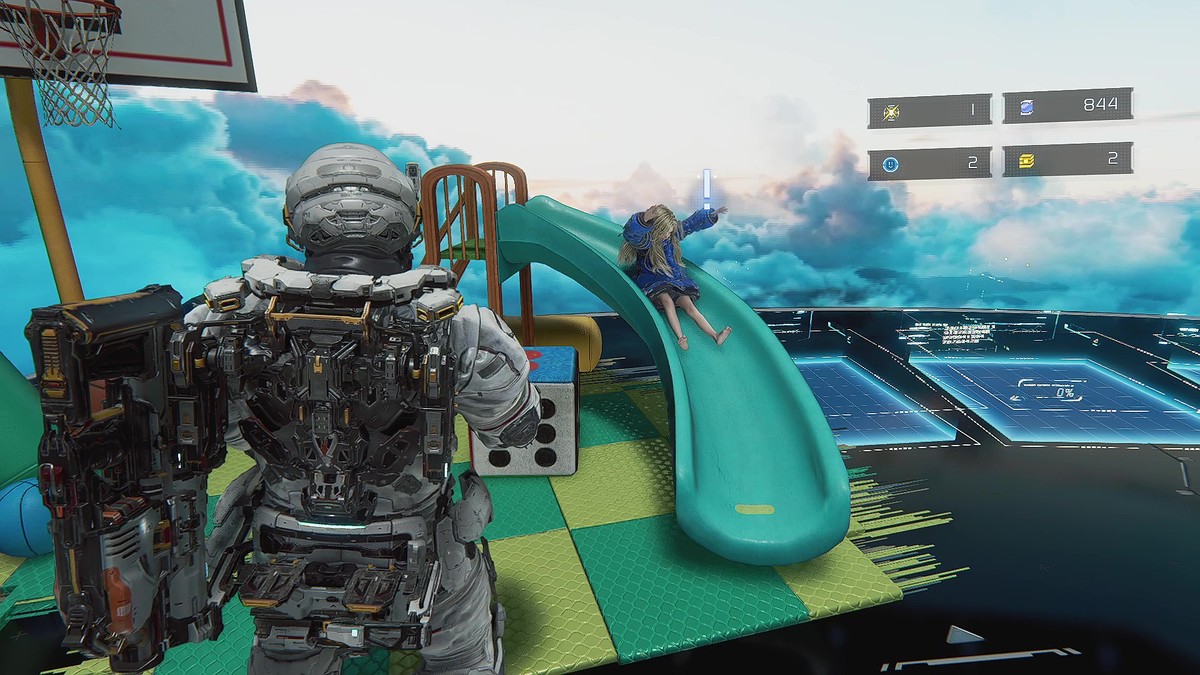Select the yellow stacked-blocks resource icon

[1026, 160]
